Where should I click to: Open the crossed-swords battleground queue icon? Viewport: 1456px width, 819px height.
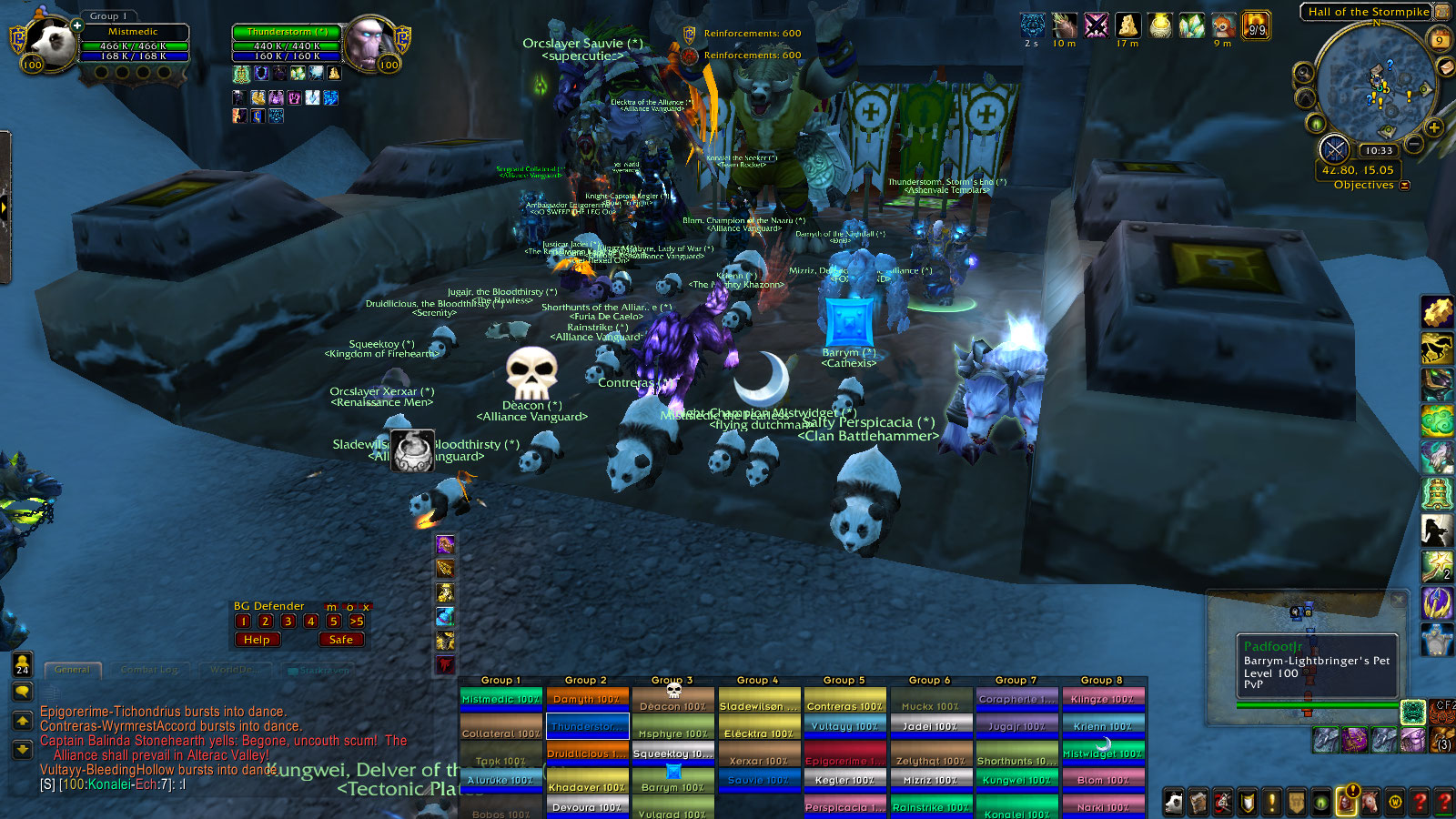click(1334, 148)
